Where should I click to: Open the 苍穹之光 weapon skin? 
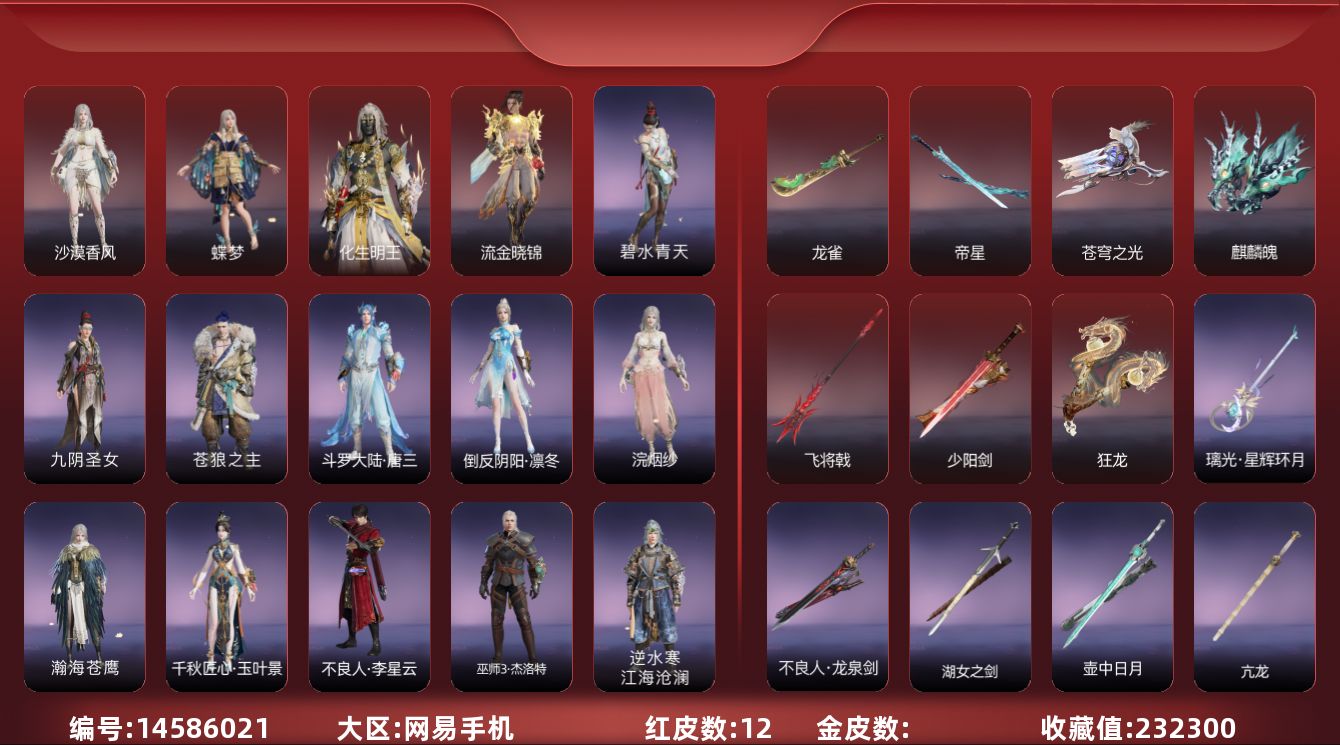[x=1111, y=180]
